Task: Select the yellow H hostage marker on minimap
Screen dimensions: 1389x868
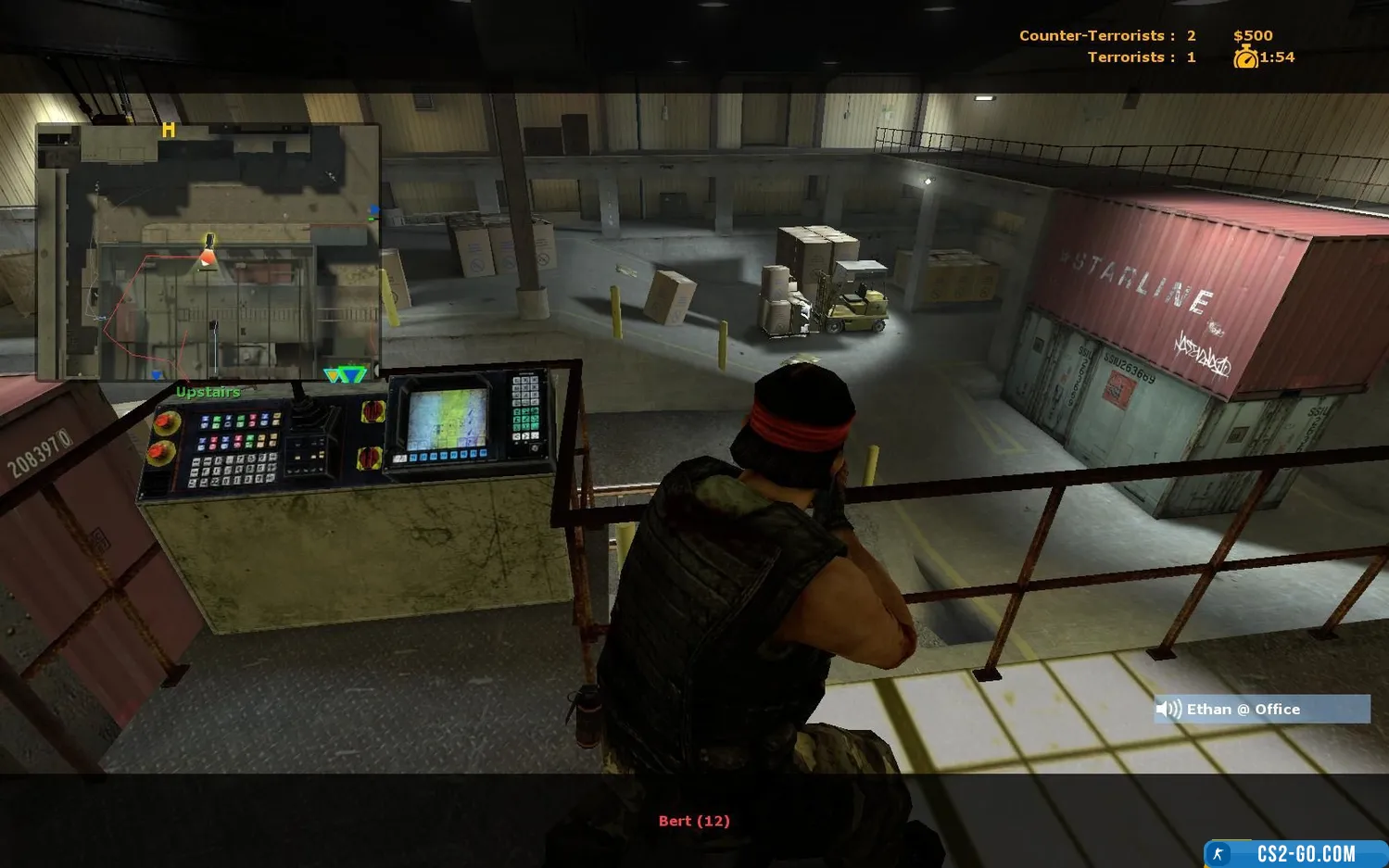Action: coord(168,131)
